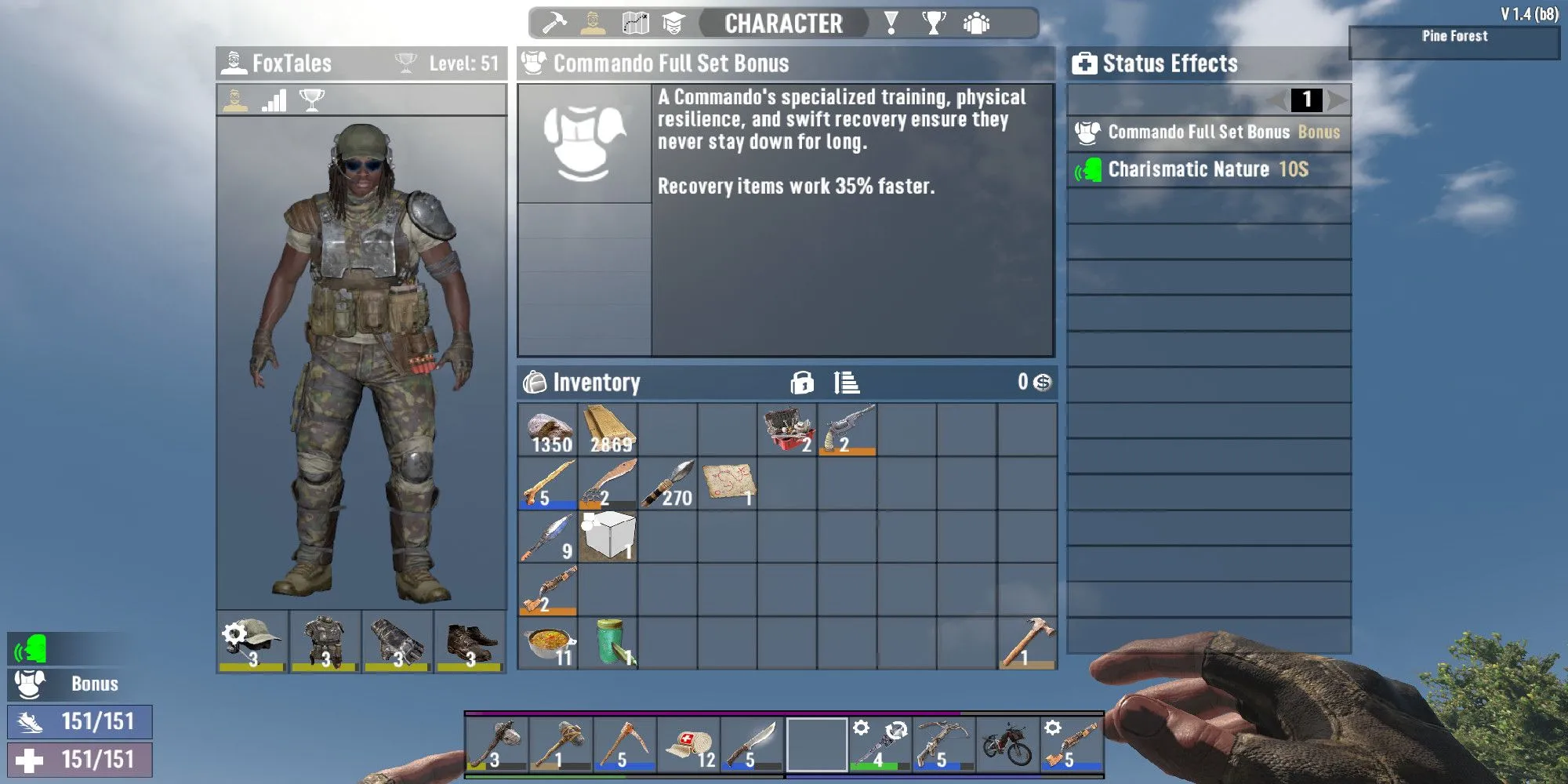Pick the red toolbox item in inventory
1568x784 pixels.
pos(787,430)
